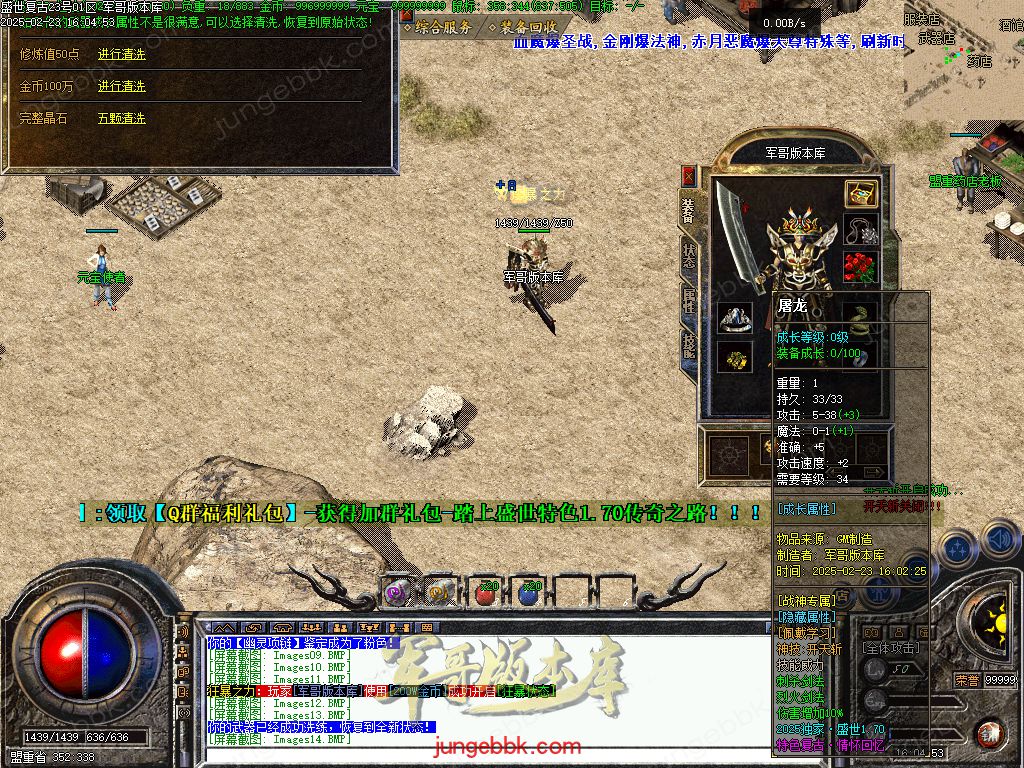Click the 全体攻击 attack mode label
The width and height of the screenshot is (1024, 768).
tap(892, 648)
